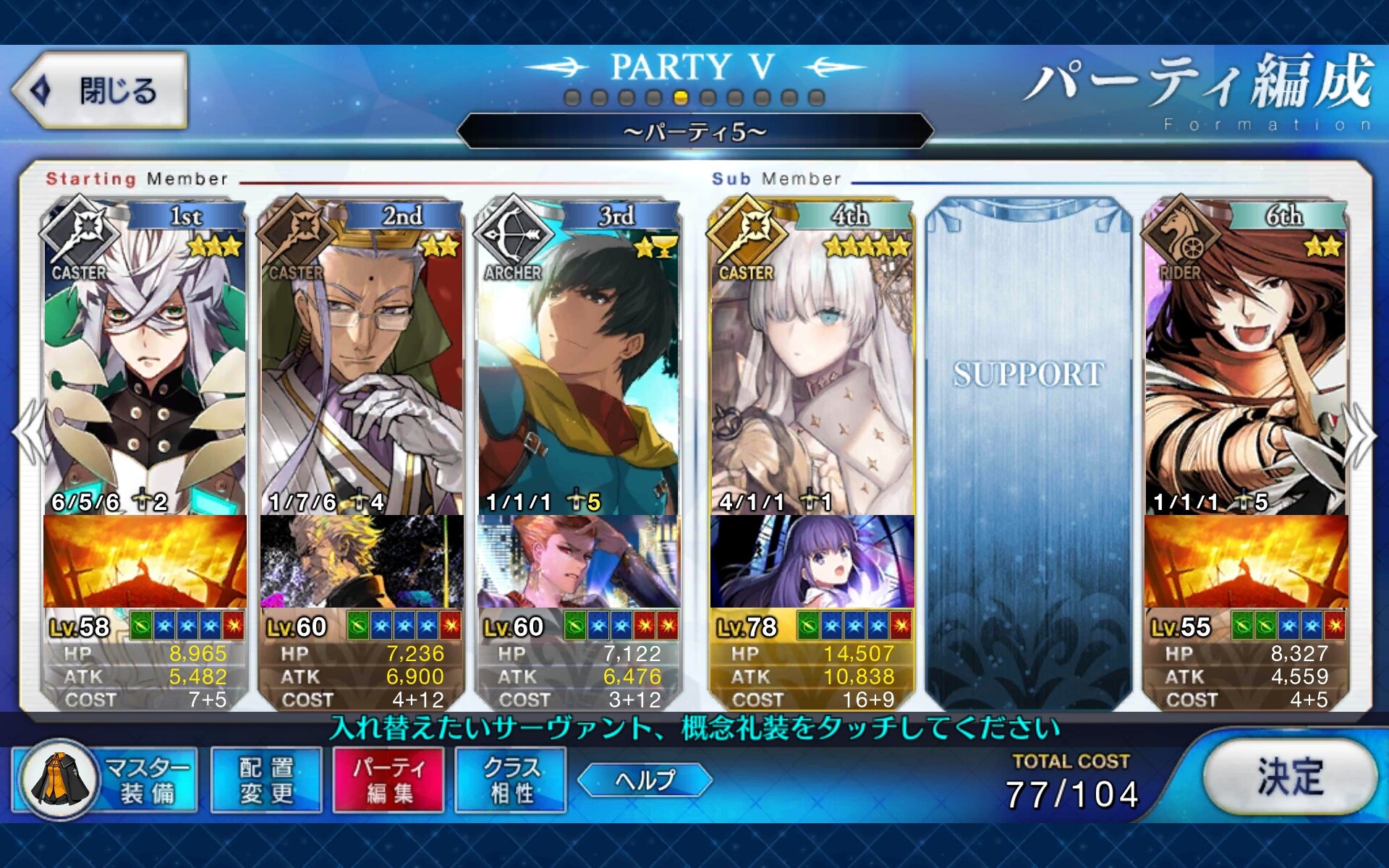Open the 配置変更 arrangement change option
The width and height of the screenshot is (1389, 868).
point(266,780)
